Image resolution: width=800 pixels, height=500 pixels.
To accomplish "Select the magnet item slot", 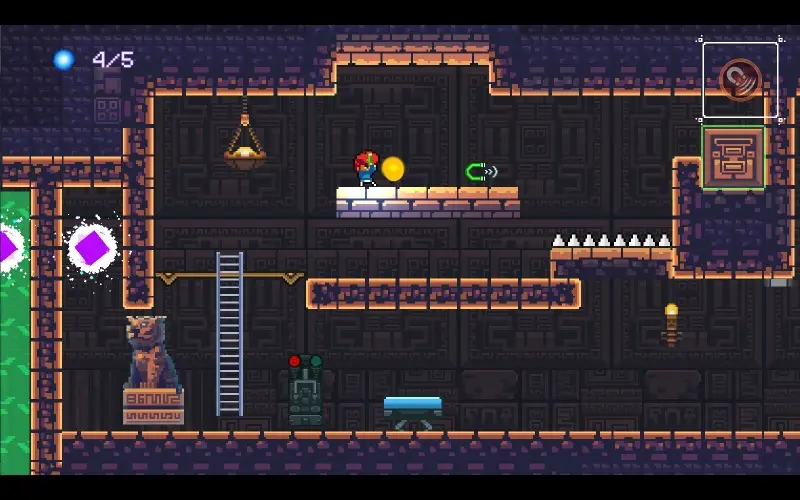I will click(x=740, y=80).
